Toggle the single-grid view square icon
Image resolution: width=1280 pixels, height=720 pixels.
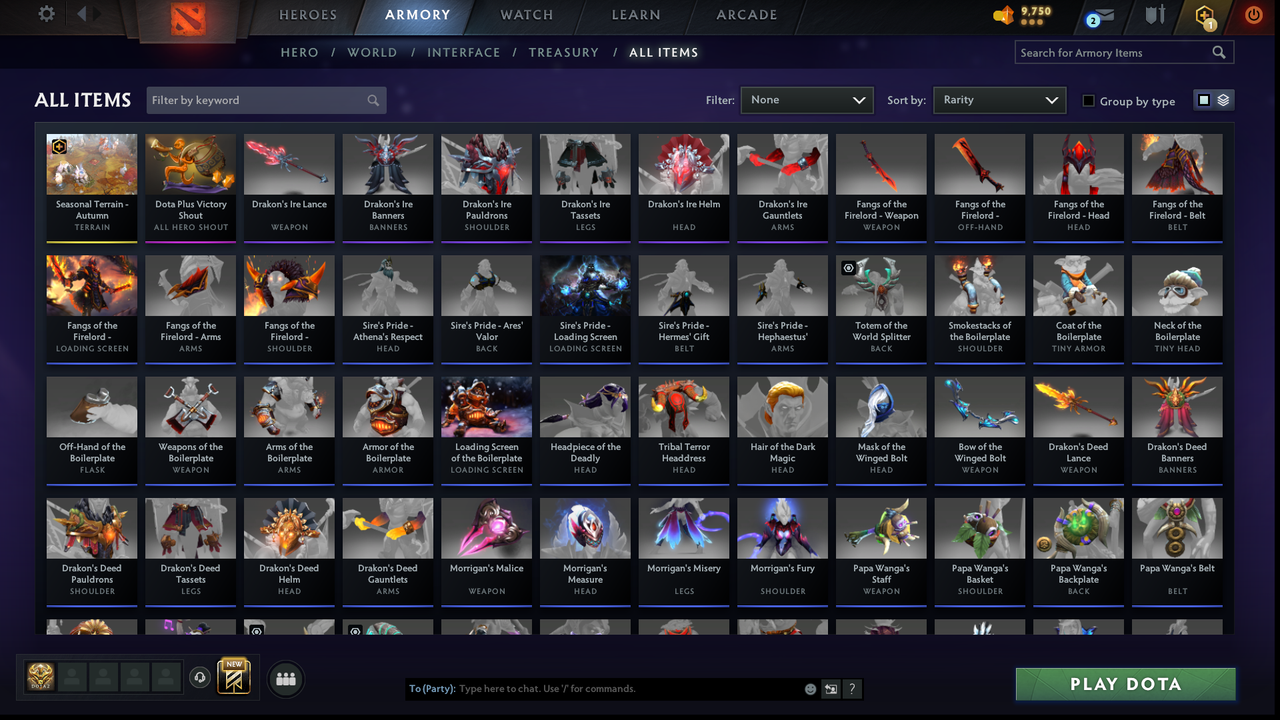pyautogui.click(x=1203, y=100)
